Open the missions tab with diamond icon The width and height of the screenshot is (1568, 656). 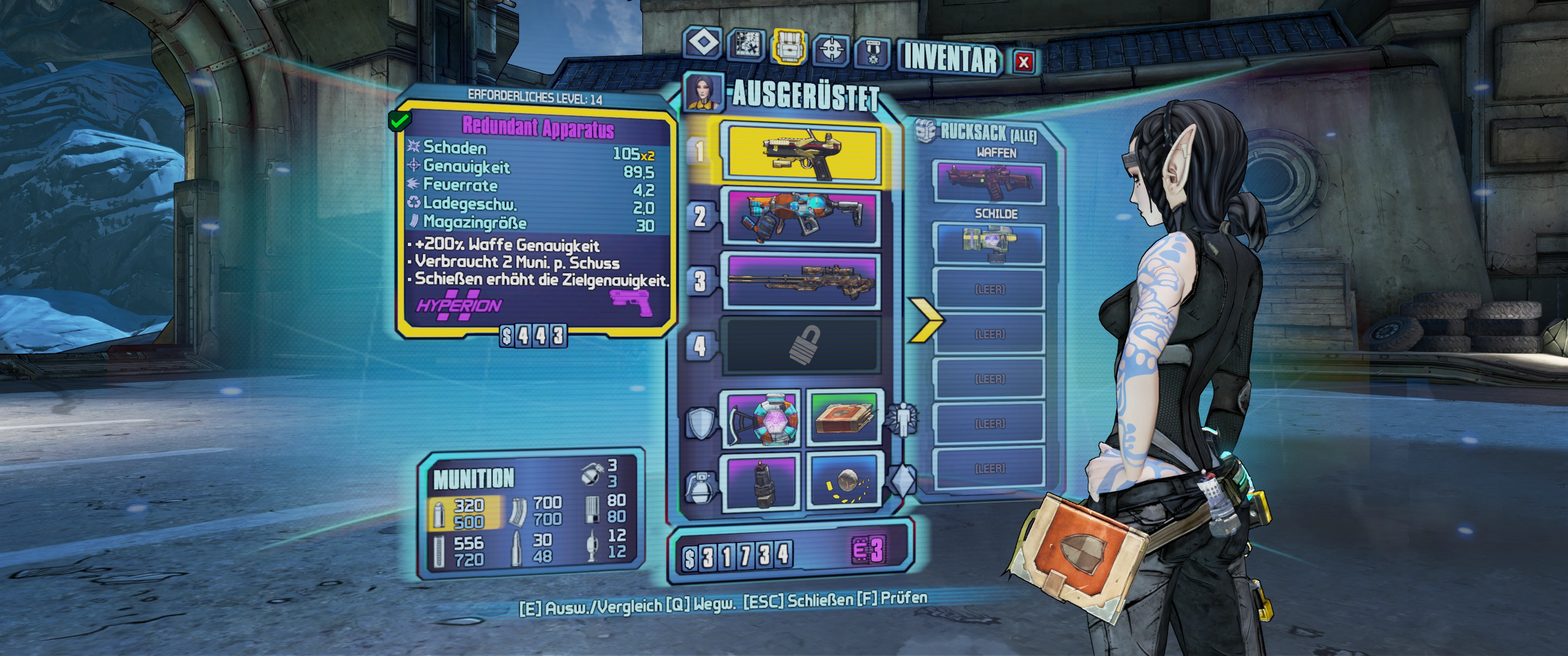[704, 43]
